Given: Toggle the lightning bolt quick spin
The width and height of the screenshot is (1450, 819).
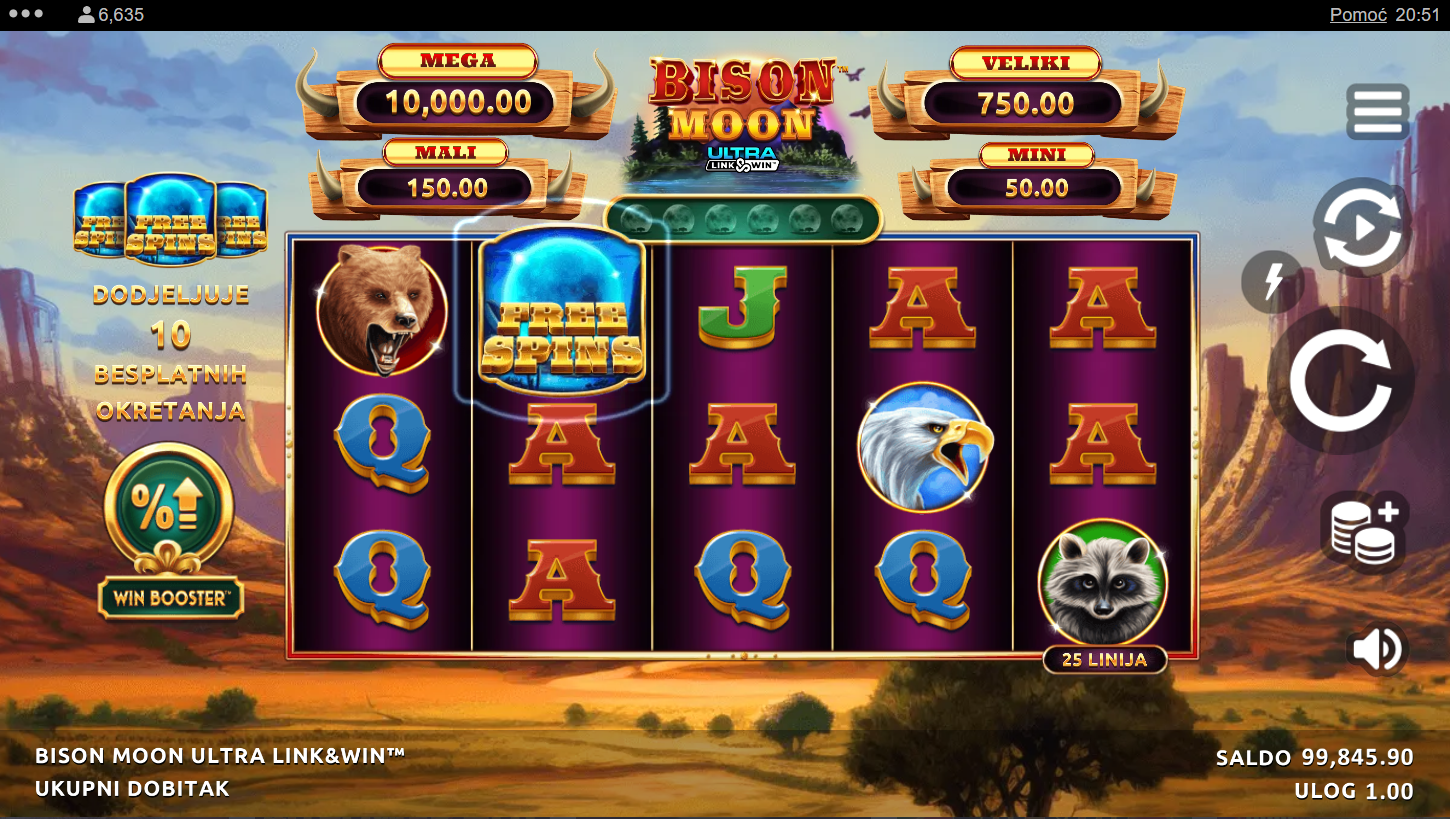Looking at the screenshot, I should [x=1272, y=282].
